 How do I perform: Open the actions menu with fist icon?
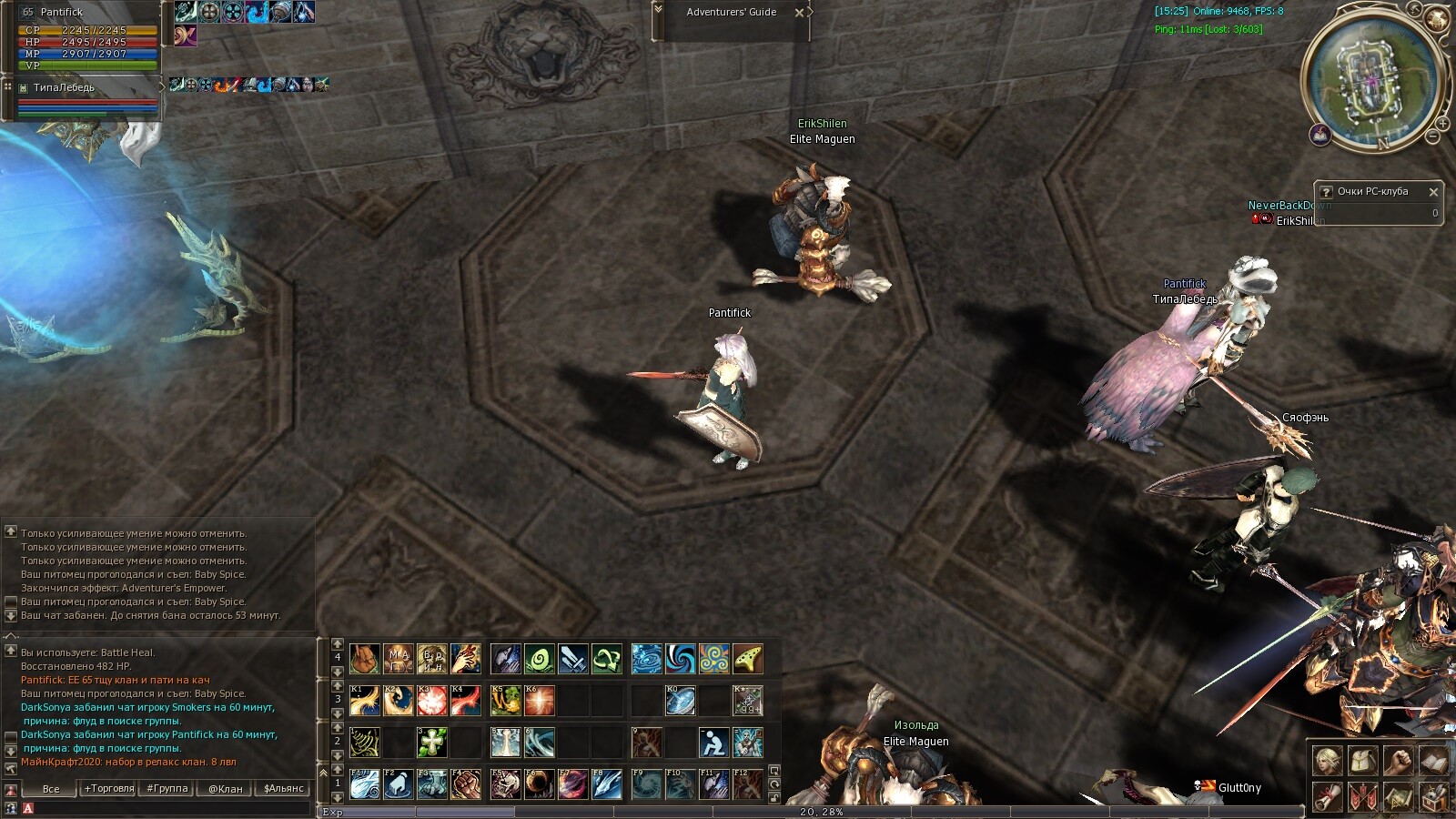[1398, 760]
